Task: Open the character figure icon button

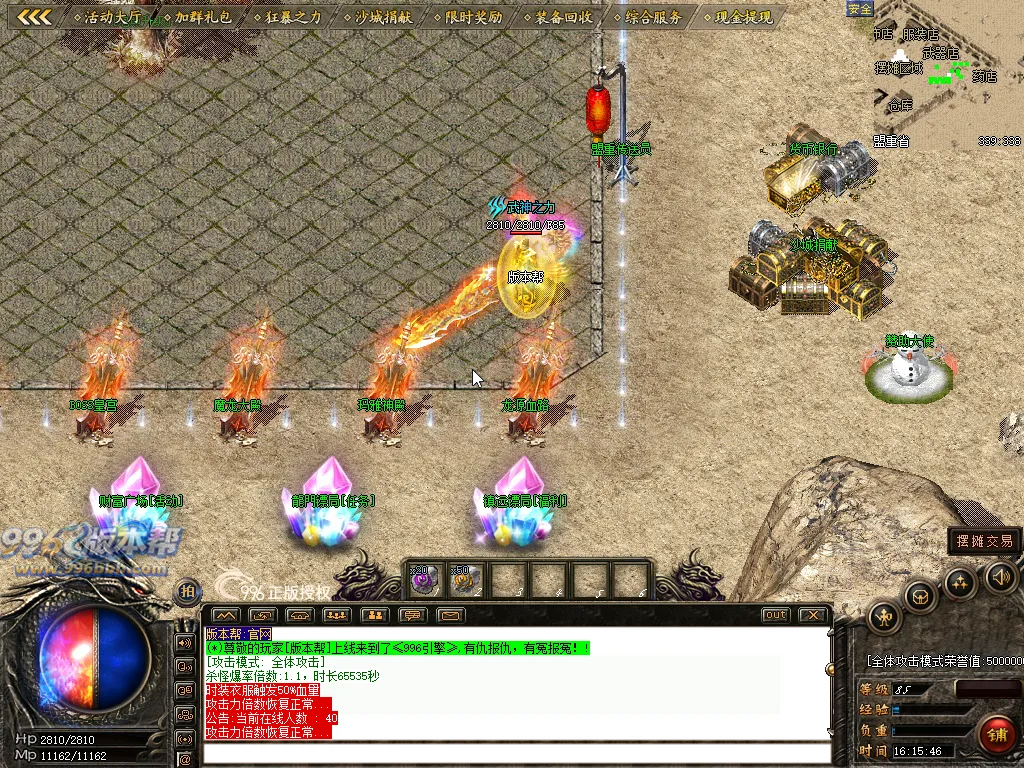Action: point(885,617)
